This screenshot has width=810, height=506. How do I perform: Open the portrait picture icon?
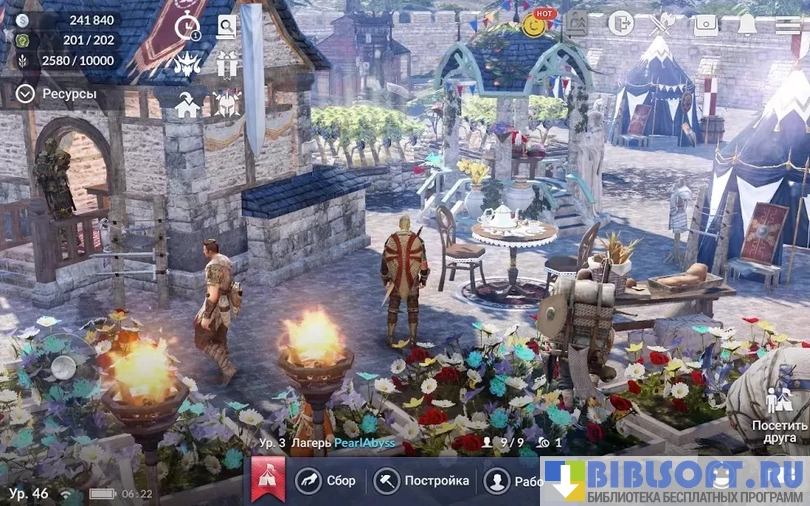(577, 23)
